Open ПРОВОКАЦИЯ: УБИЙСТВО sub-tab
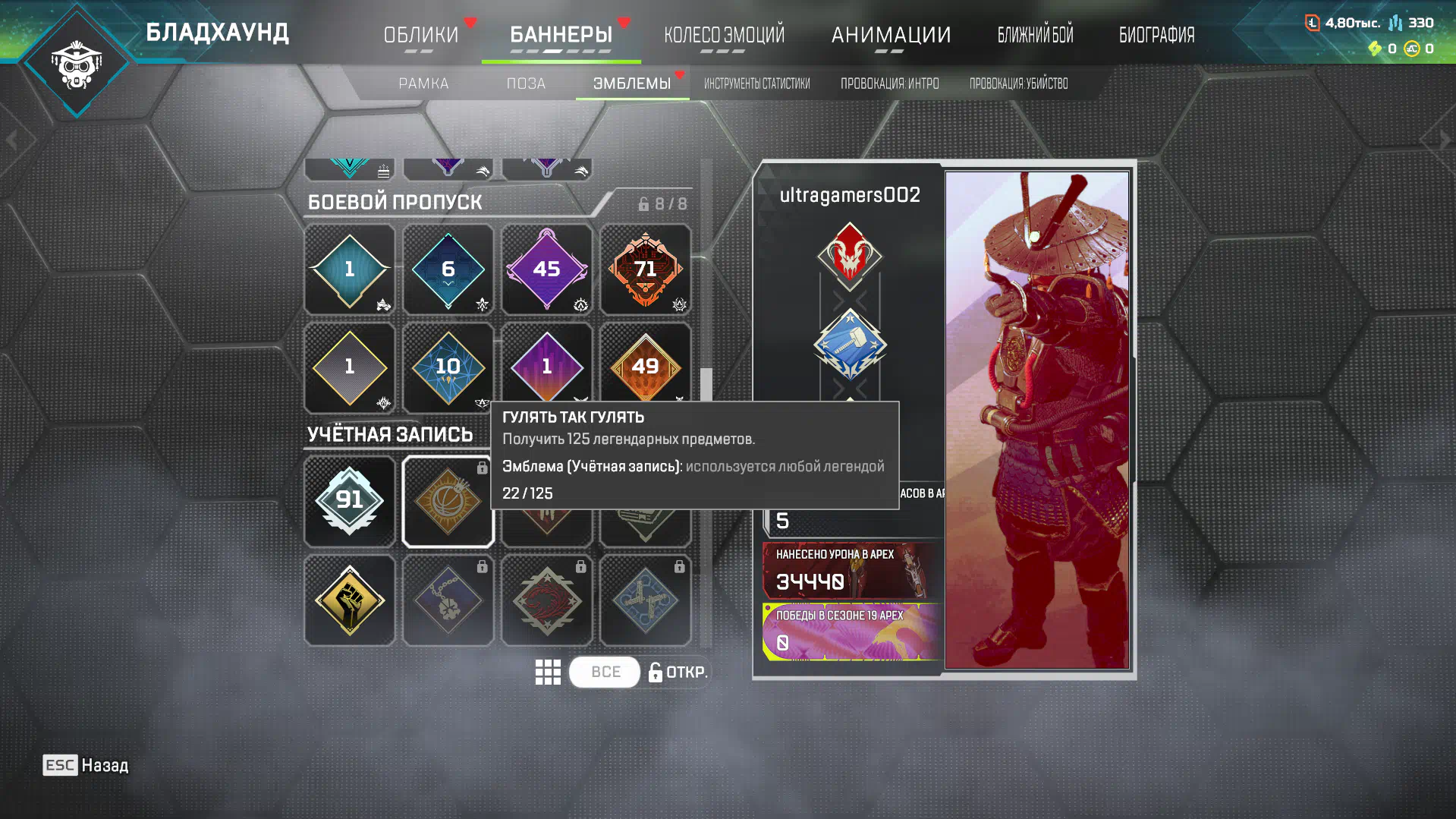The height and width of the screenshot is (819, 1456). (x=1018, y=83)
